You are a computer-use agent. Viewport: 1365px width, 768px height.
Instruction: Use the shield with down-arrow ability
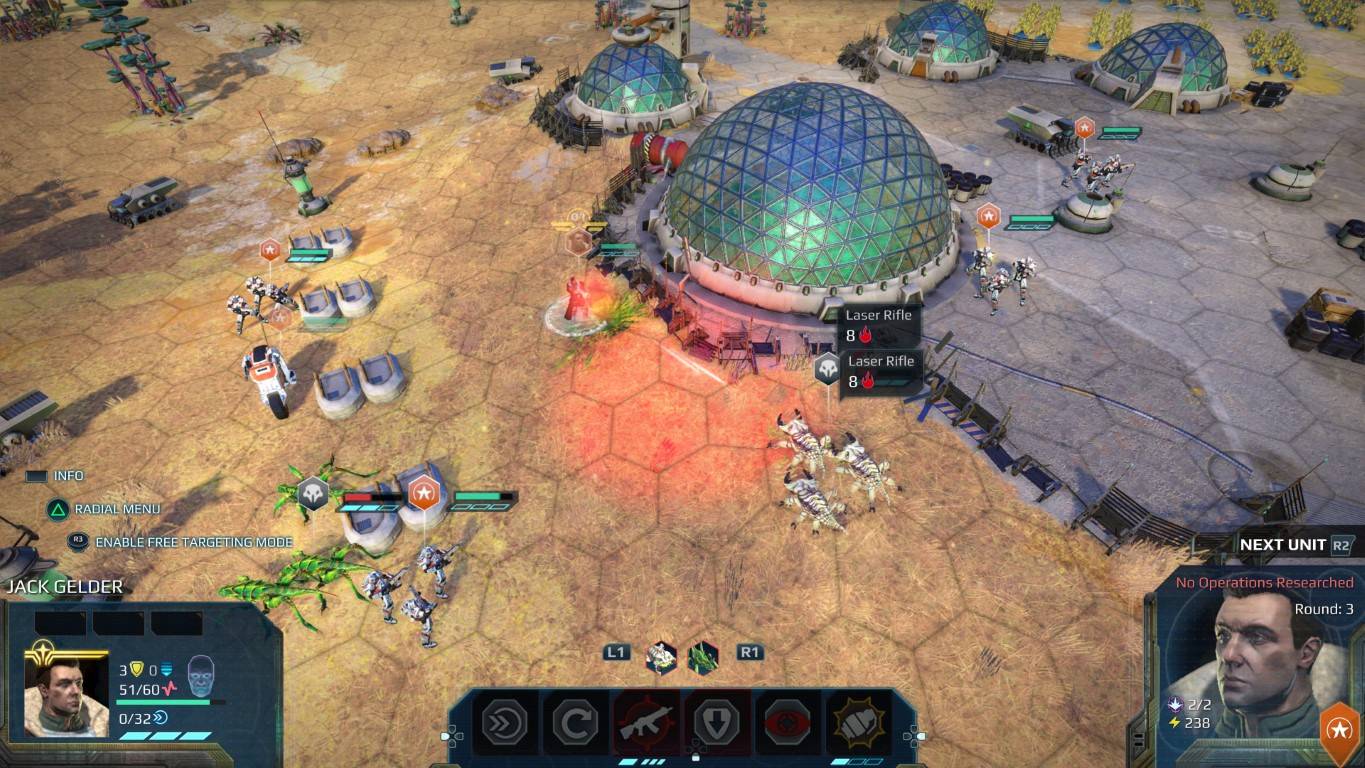point(716,722)
